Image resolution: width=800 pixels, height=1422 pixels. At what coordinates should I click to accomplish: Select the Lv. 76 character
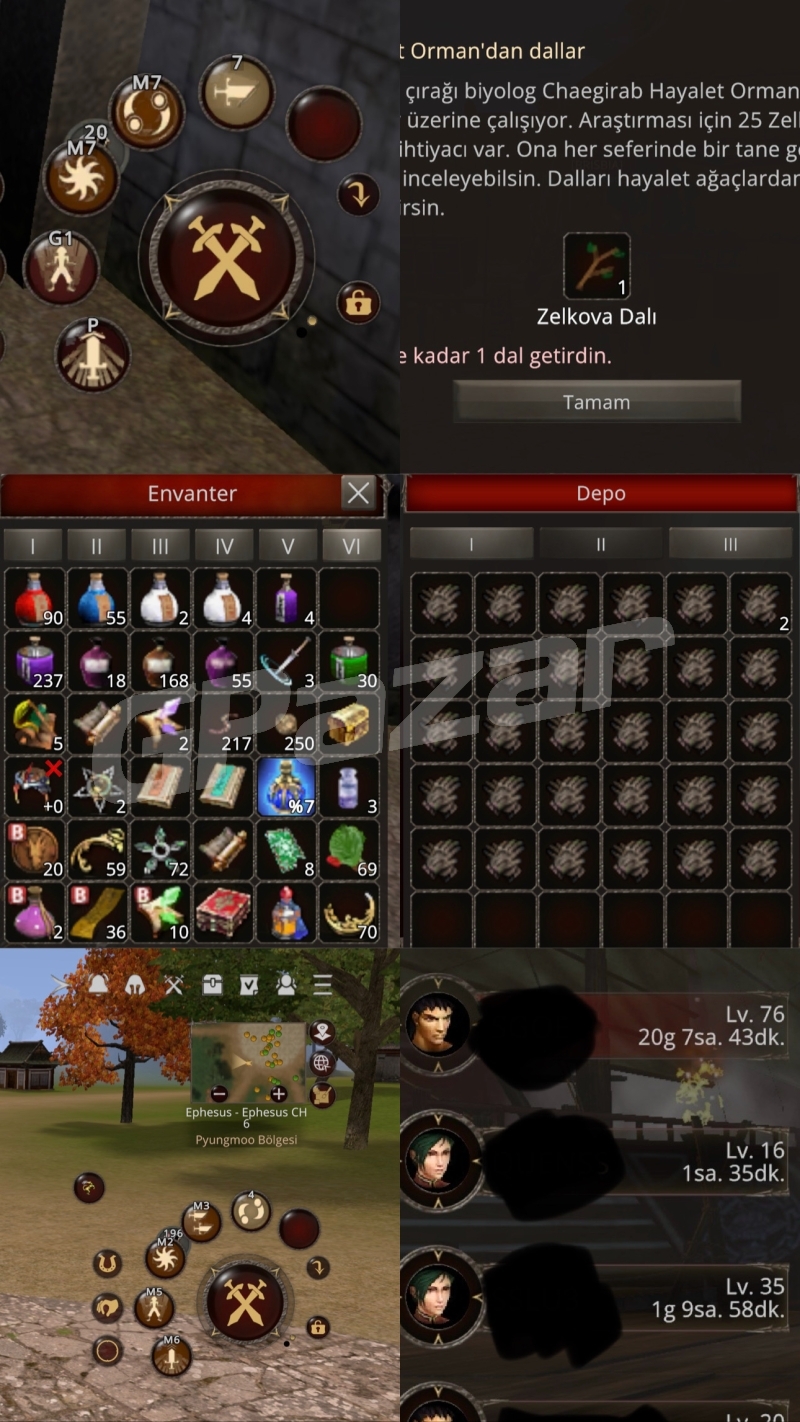(x=598, y=1025)
